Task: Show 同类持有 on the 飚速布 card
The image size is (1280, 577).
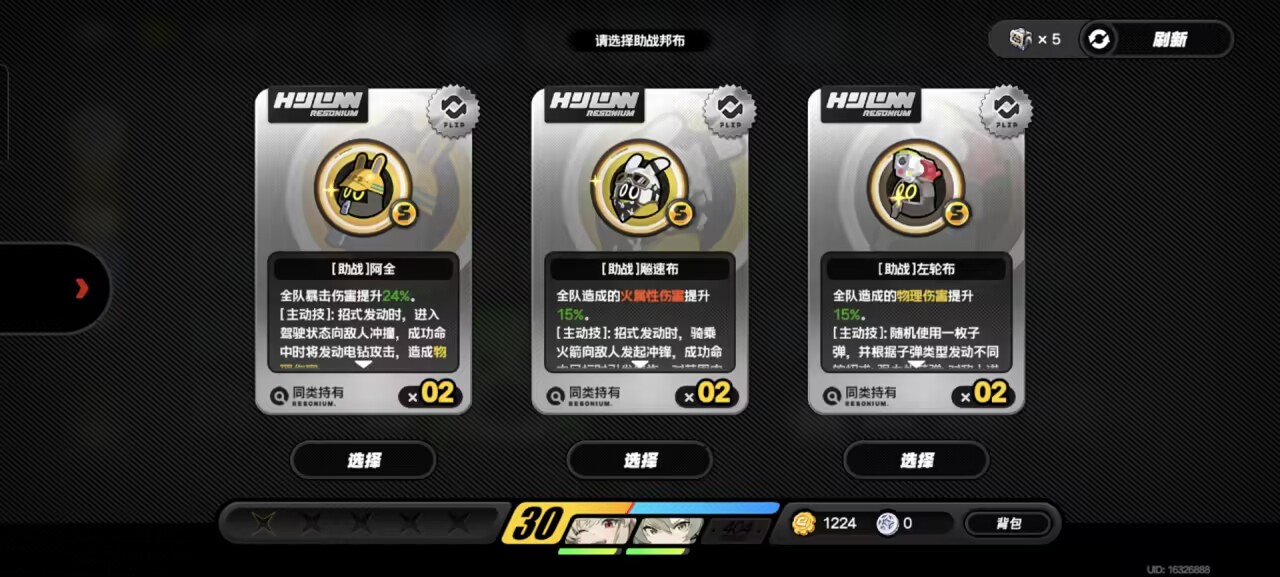Action: click(x=584, y=395)
